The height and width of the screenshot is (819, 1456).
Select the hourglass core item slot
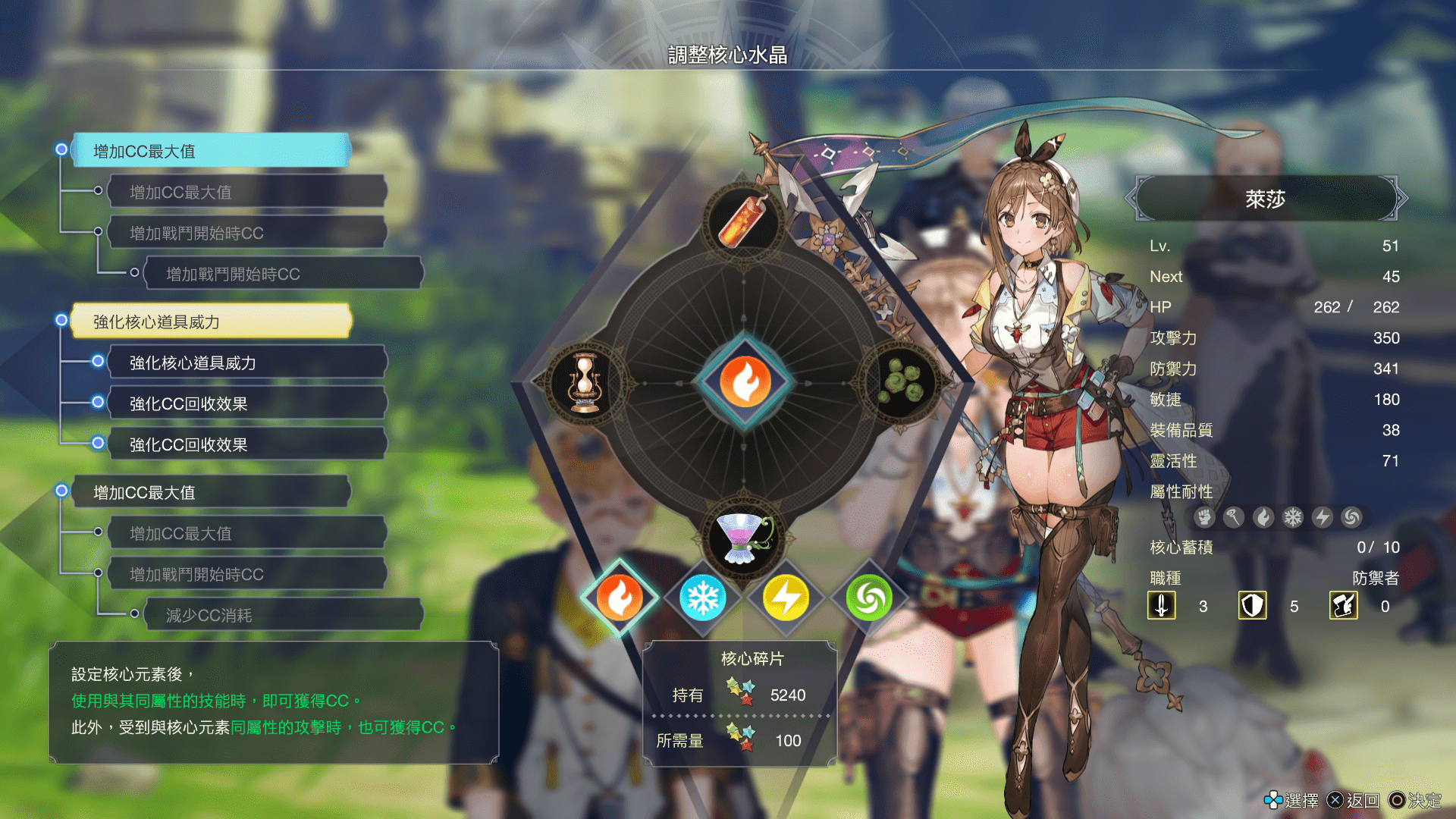coord(585,382)
